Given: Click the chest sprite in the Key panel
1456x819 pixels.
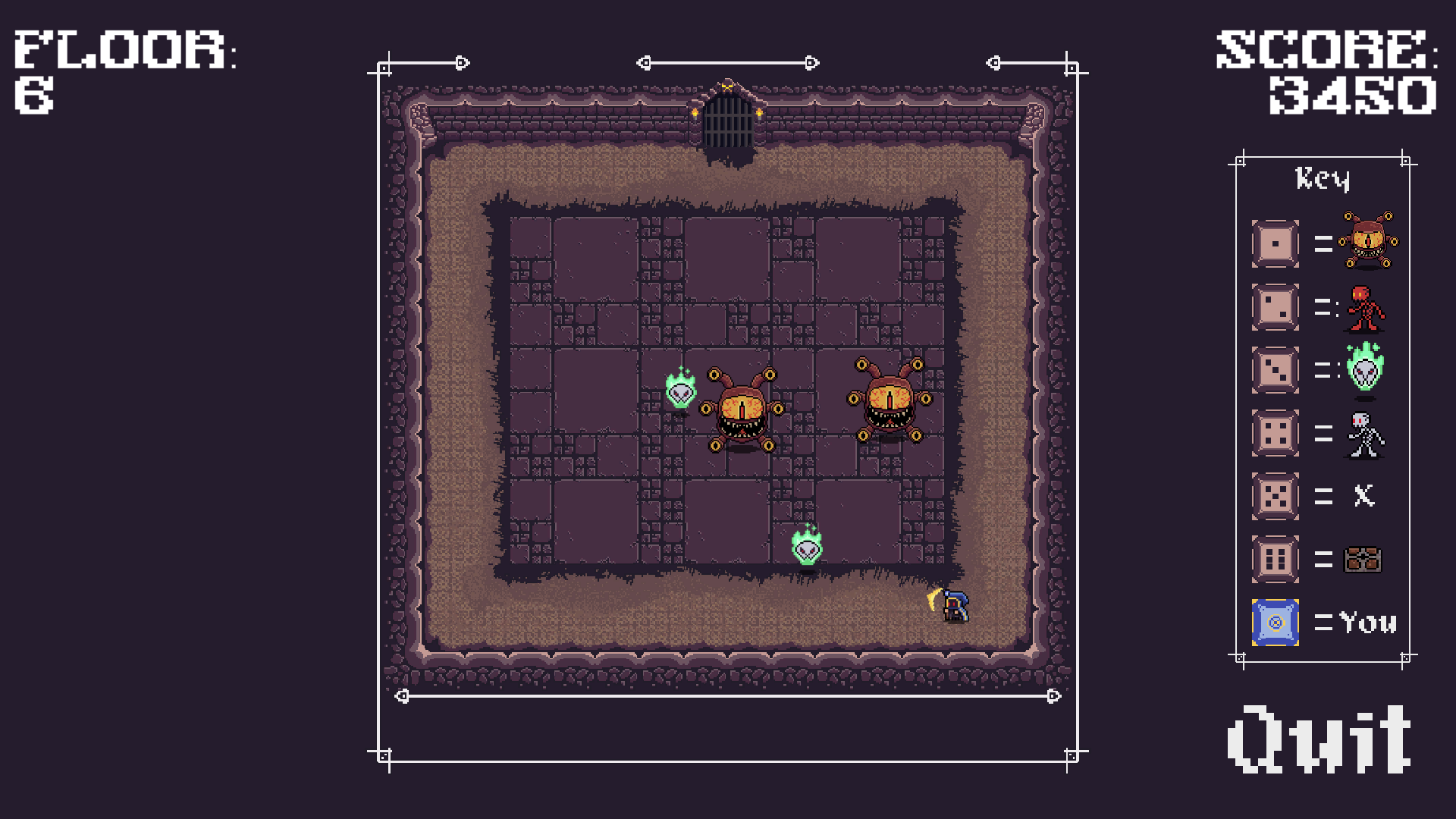Looking at the screenshot, I should (1361, 559).
